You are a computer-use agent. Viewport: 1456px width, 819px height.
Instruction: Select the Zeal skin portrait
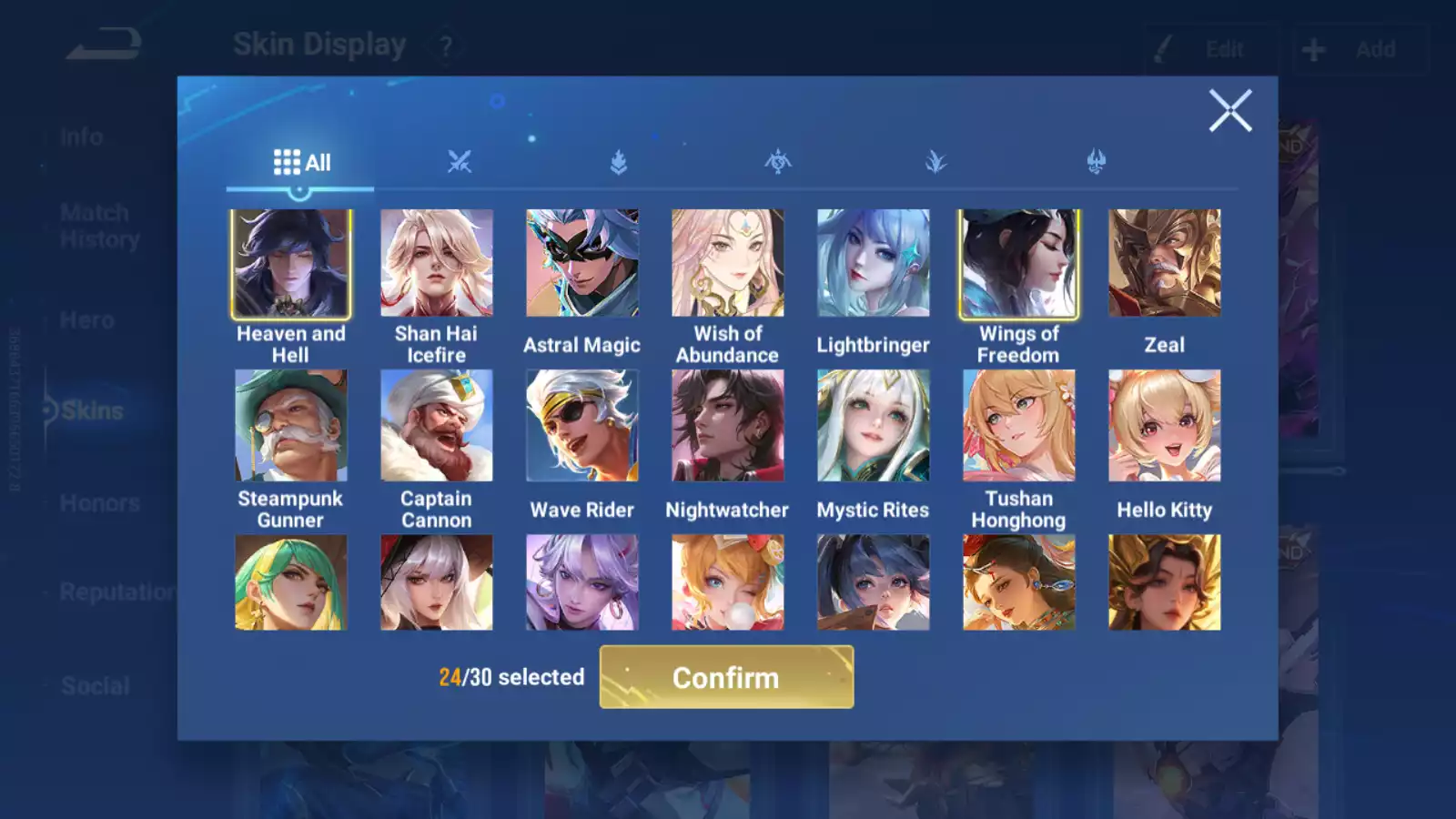pyautogui.click(x=1164, y=261)
